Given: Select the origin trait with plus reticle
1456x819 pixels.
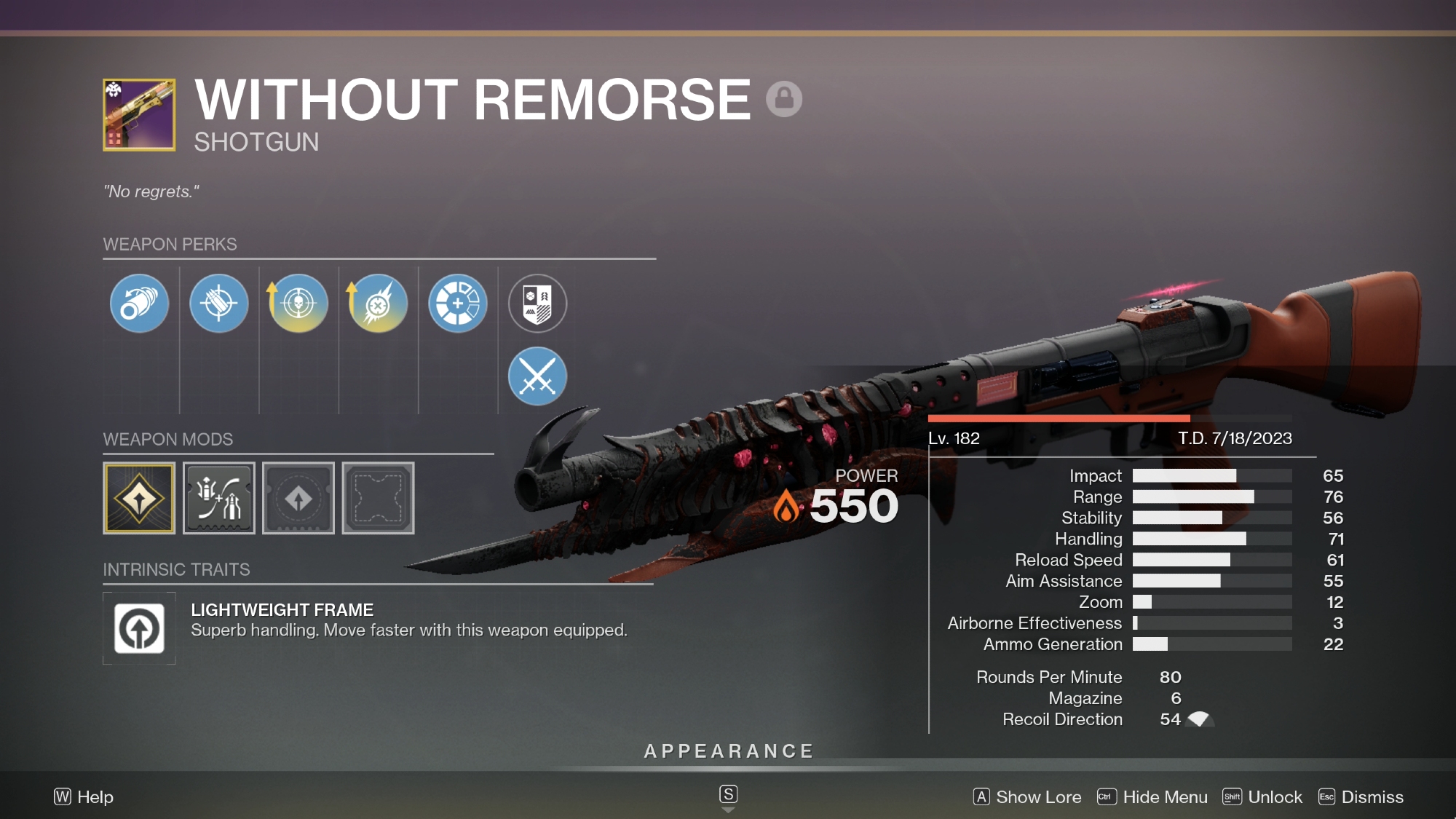Looking at the screenshot, I should [x=457, y=303].
